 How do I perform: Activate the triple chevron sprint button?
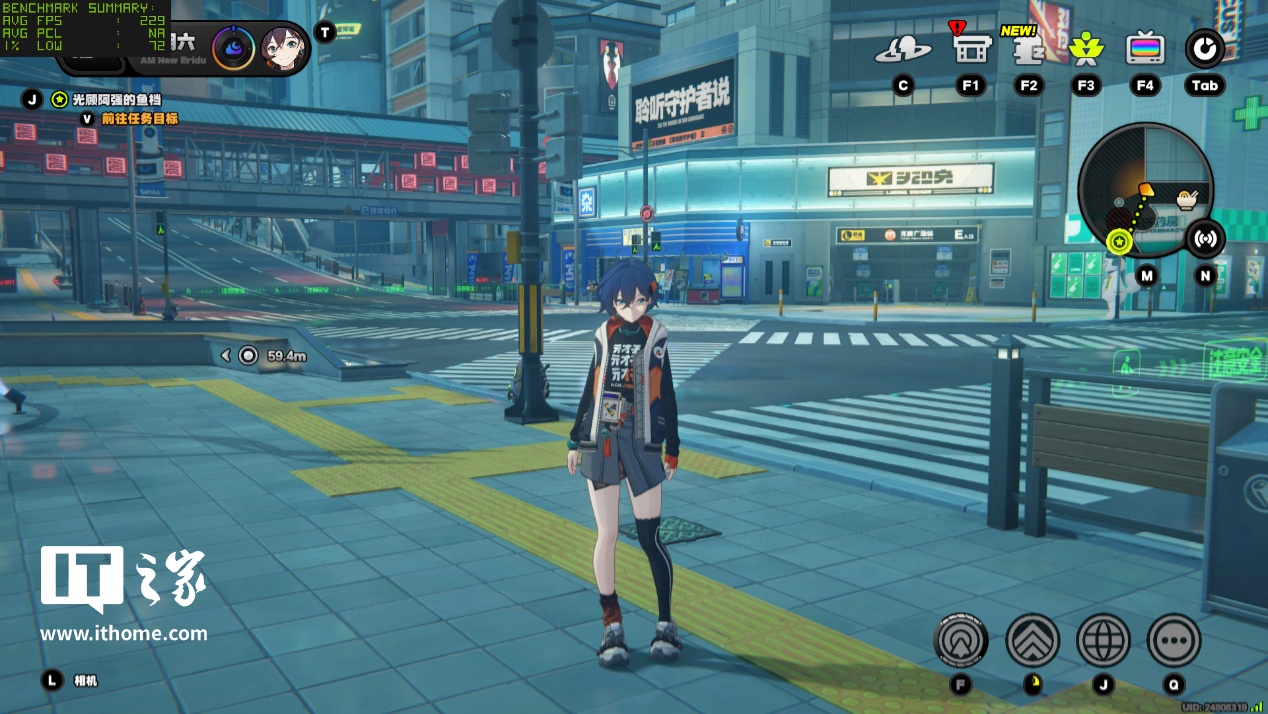[x=1032, y=640]
